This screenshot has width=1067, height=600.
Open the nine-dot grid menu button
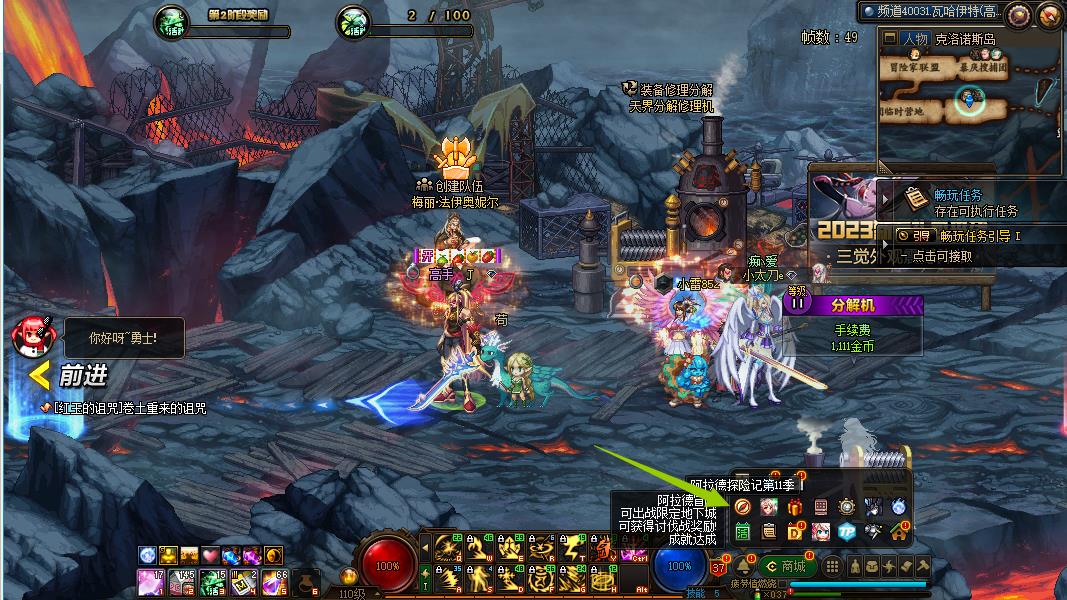[832, 567]
